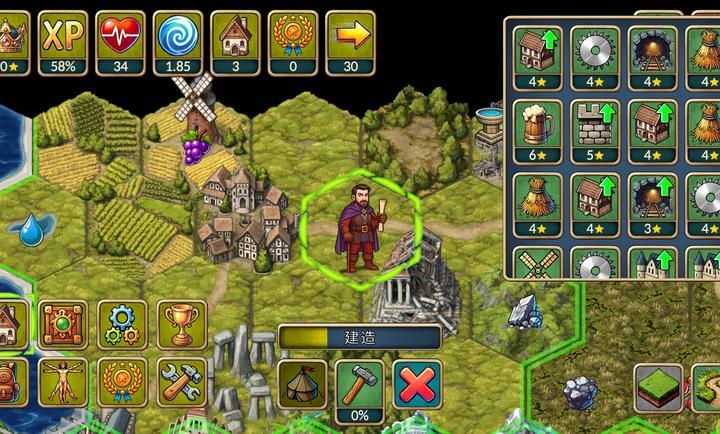This screenshot has height=434, width=720.
Task: Open the gears settings menu
Action: 124,323
